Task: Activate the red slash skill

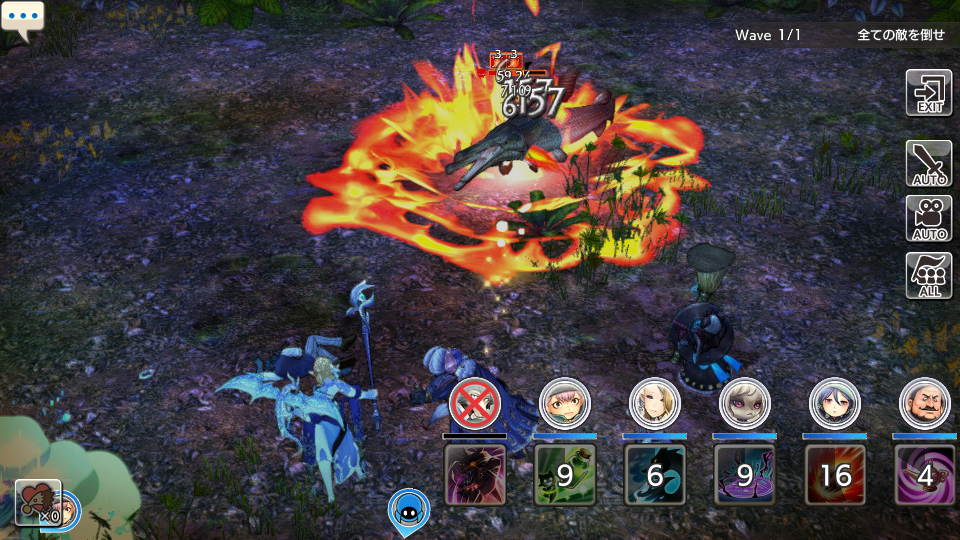Action: click(835, 475)
